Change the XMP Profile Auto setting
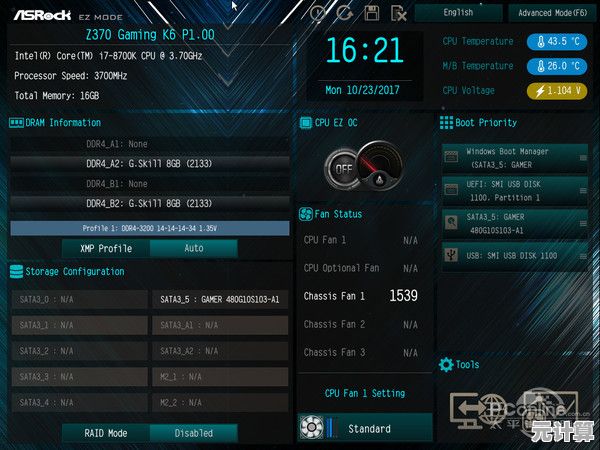Image resolution: width=600 pixels, height=450 pixels. point(194,248)
